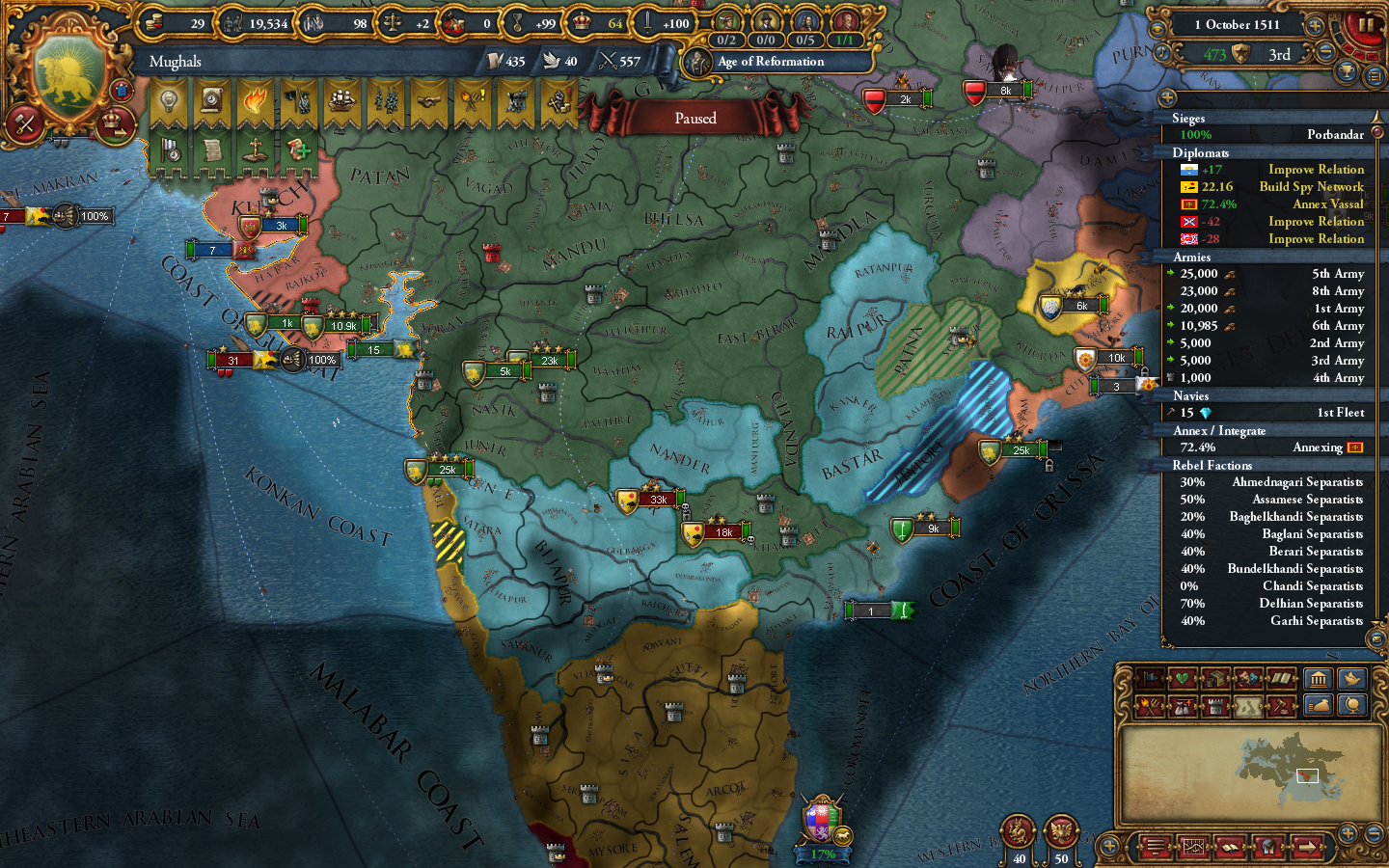Select the trade goods mapmode icon

pyautogui.click(x=1216, y=678)
